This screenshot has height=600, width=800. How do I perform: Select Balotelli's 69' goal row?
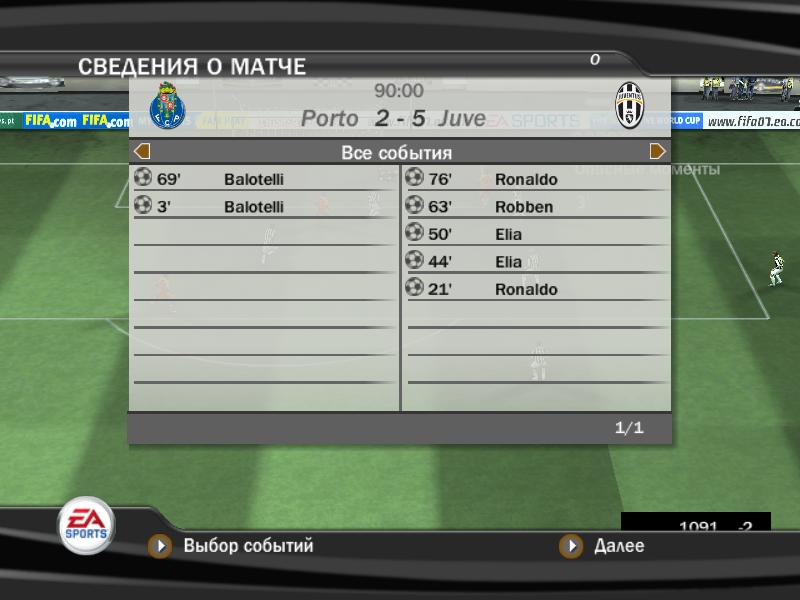point(264,179)
